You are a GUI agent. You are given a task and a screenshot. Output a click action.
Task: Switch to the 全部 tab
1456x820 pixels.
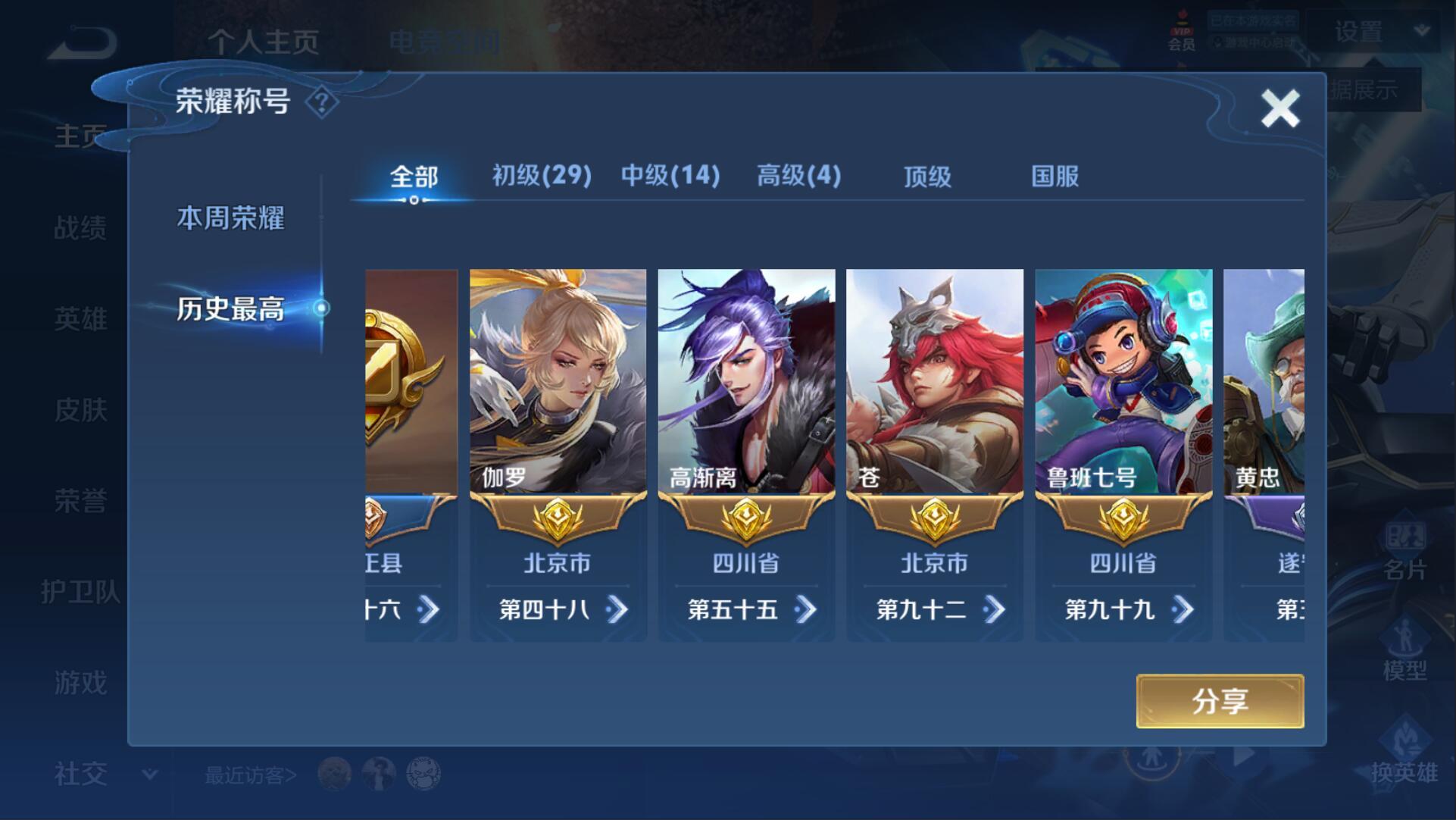tap(414, 177)
